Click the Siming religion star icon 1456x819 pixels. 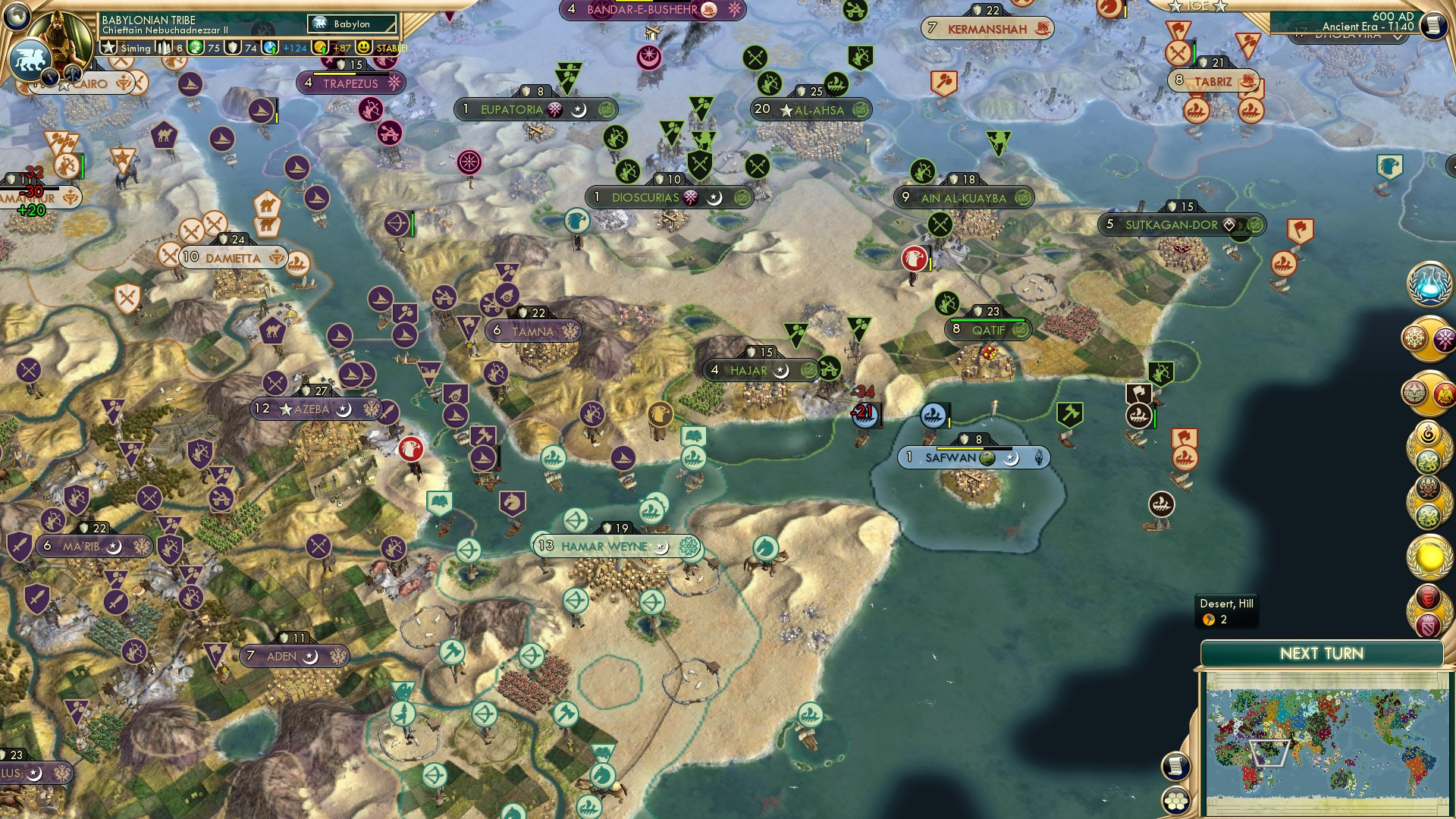point(108,47)
